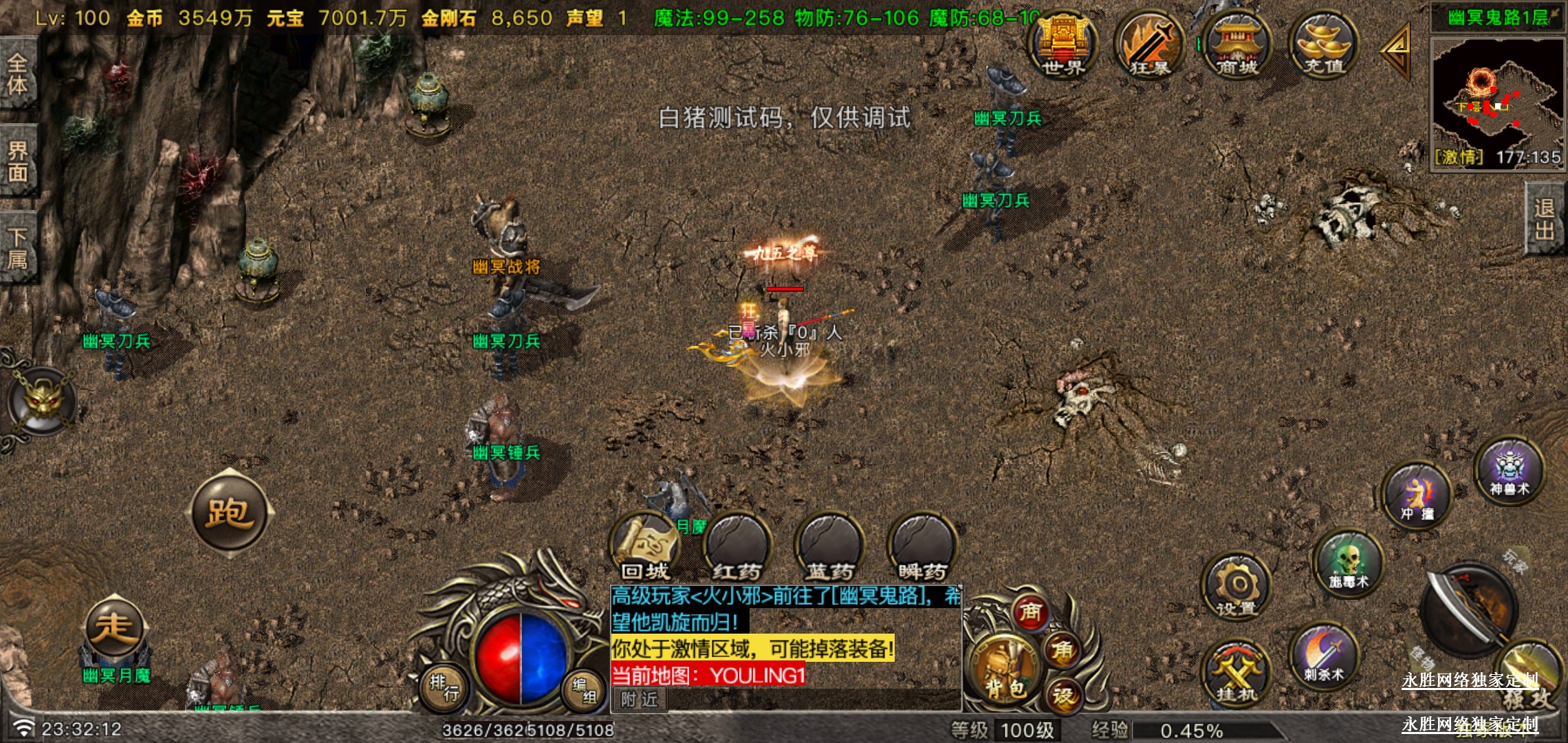The width and height of the screenshot is (1568, 743).
Task: Toggle 挂机 auto-battle
Action: [1237, 674]
